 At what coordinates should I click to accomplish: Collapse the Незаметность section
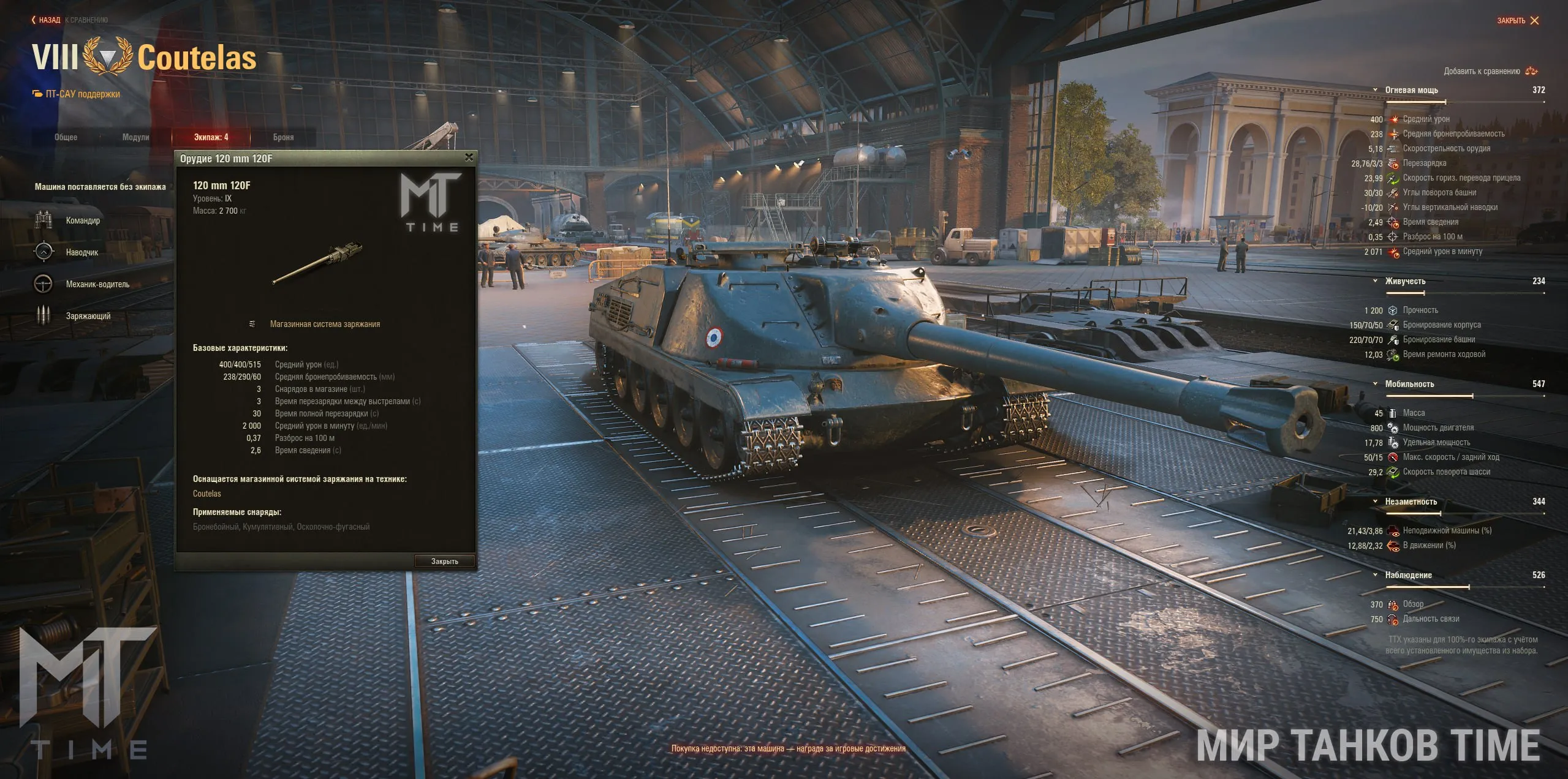coord(1376,502)
